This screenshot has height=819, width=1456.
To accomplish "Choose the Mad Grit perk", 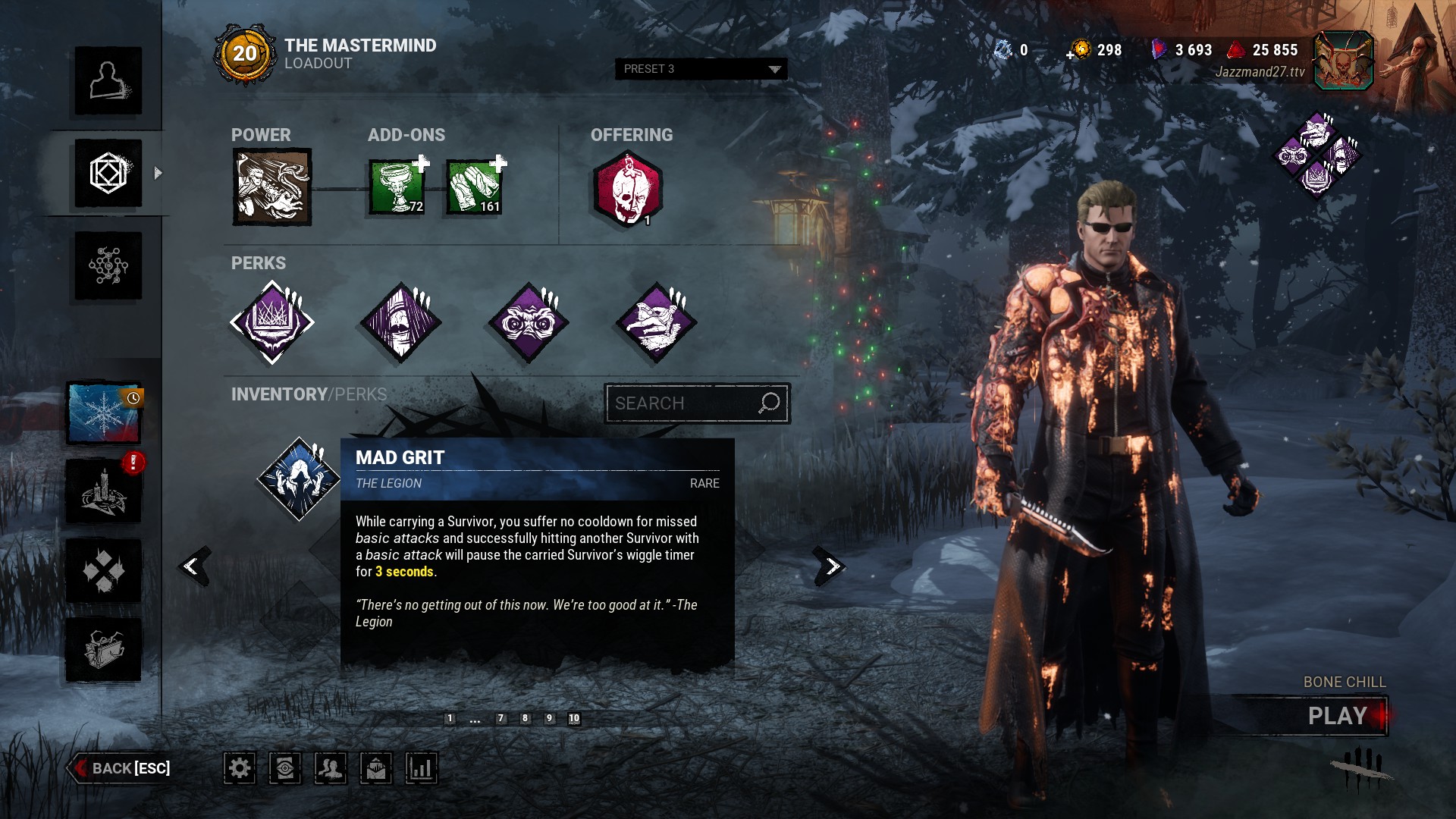I will (x=299, y=479).
